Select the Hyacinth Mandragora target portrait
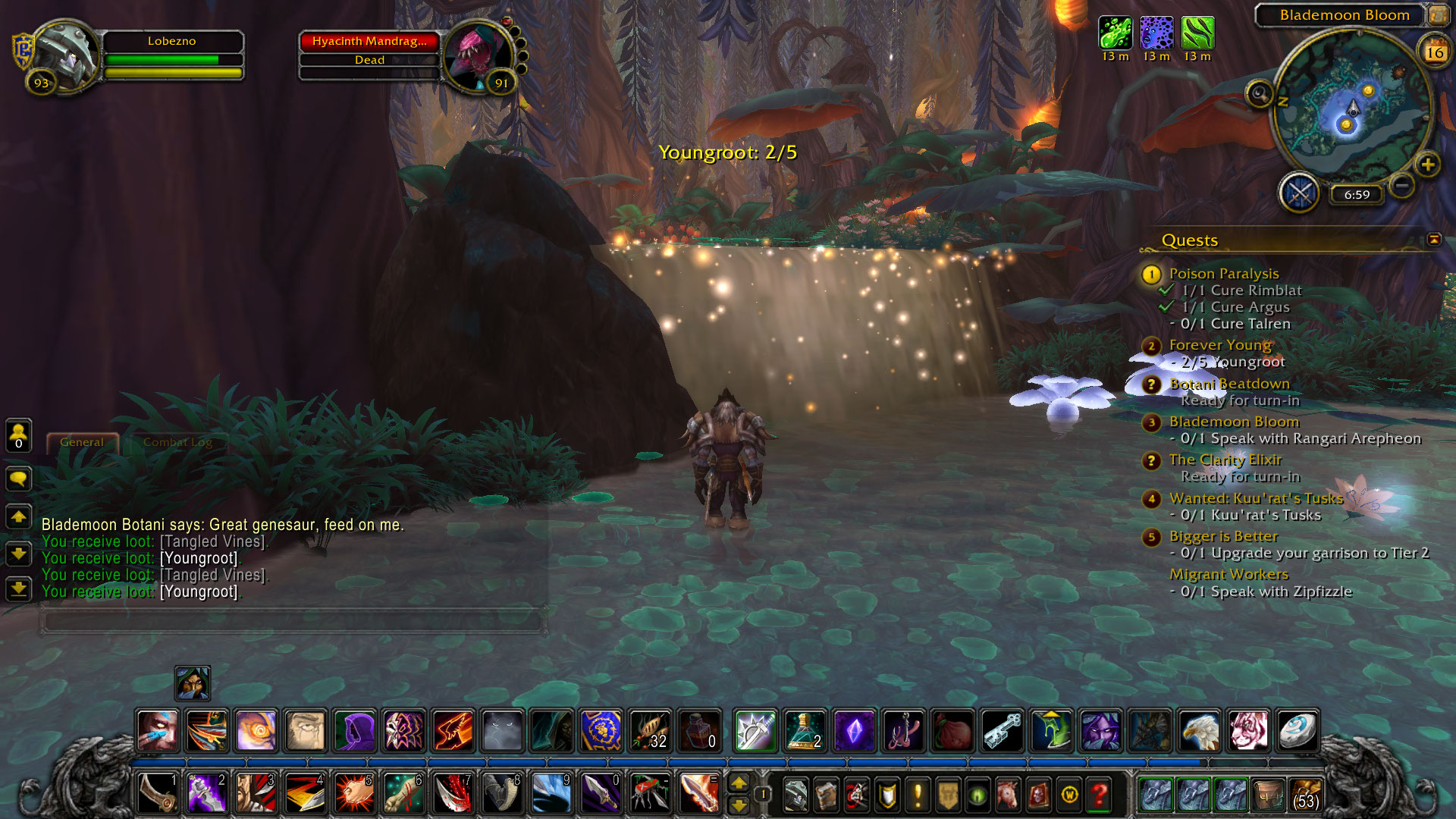The height and width of the screenshot is (819, 1456). click(x=477, y=56)
